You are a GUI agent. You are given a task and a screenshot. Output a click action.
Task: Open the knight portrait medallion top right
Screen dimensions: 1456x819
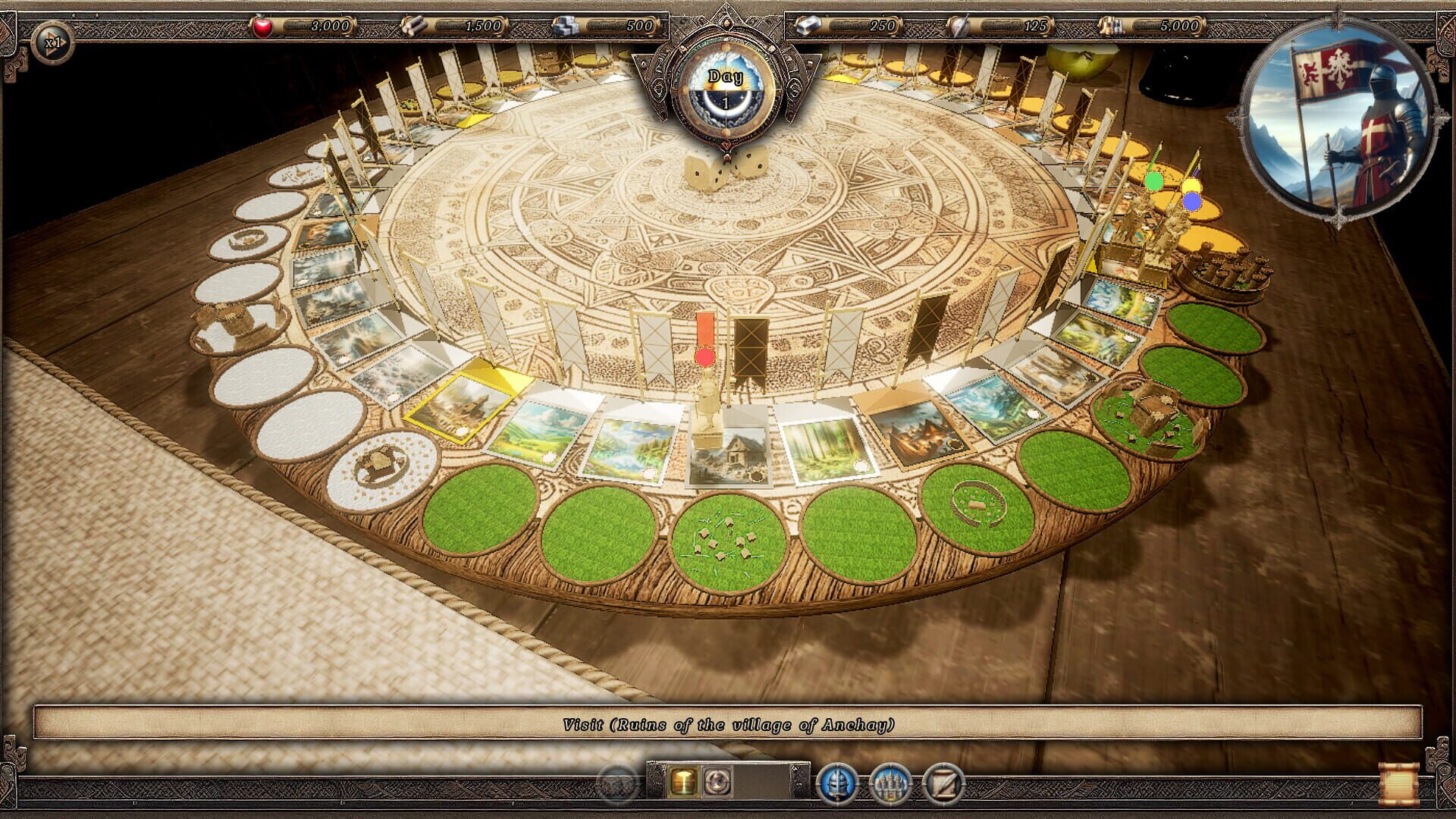coord(1341,121)
